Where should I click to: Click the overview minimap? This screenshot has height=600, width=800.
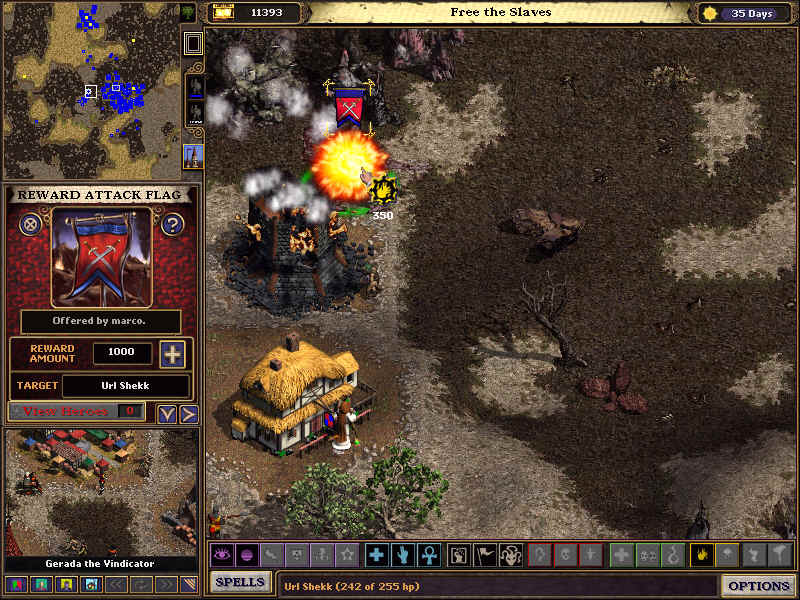pos(90,90)
